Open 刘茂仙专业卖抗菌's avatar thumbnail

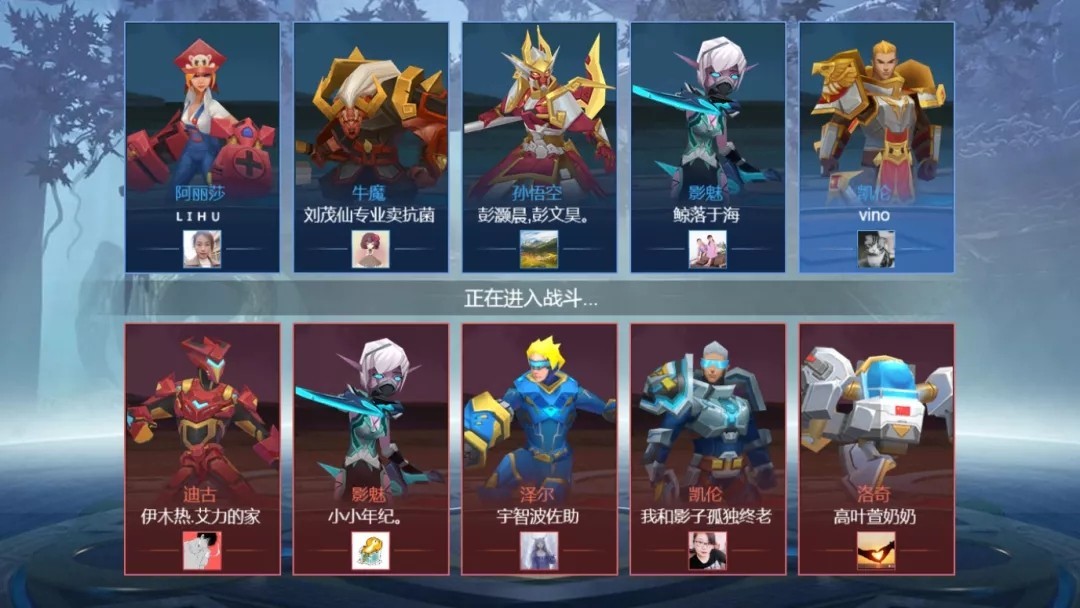pyautogui.click(x=370, y=249)
